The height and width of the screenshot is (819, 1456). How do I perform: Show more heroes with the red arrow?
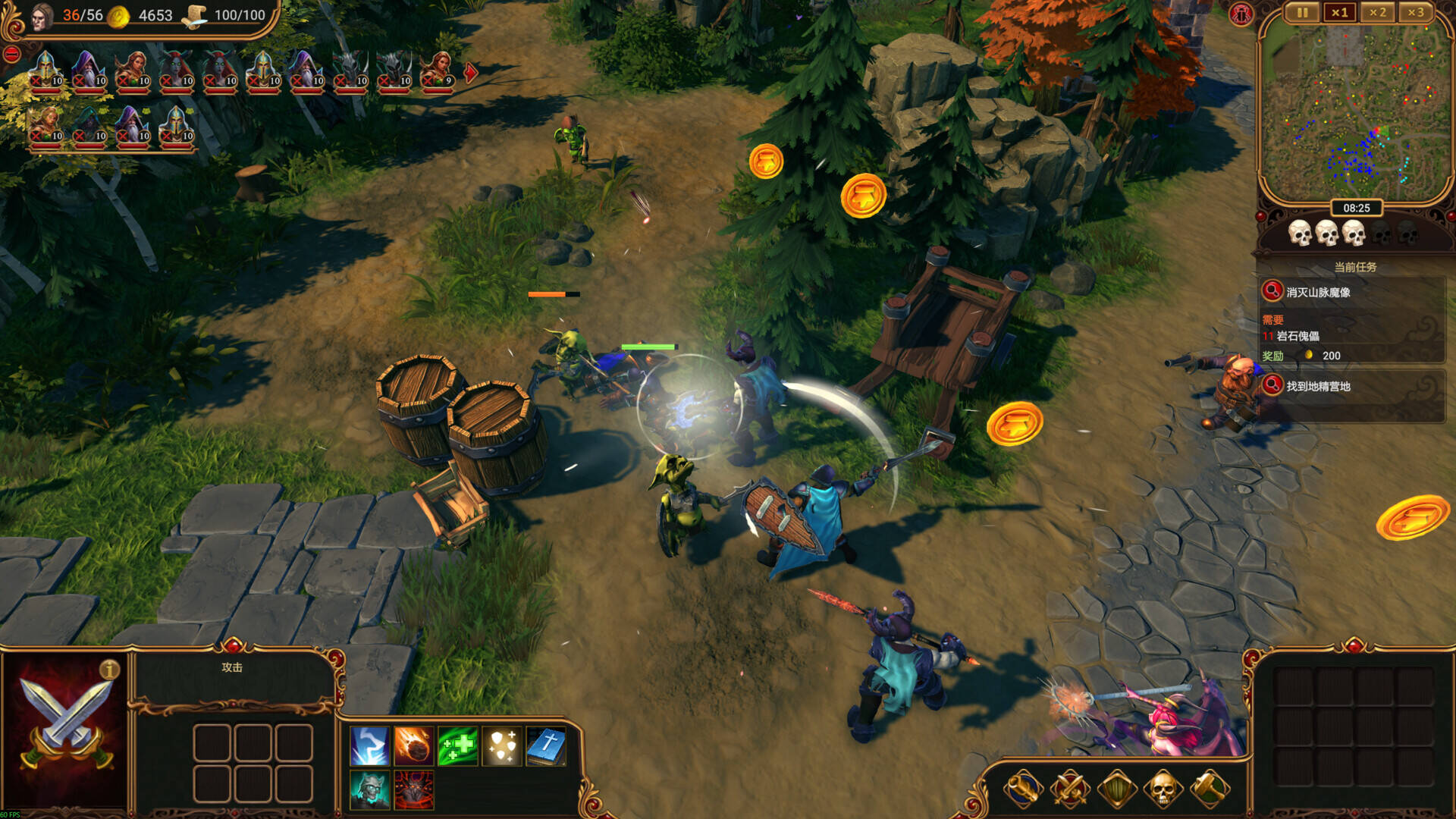point(471,73)
